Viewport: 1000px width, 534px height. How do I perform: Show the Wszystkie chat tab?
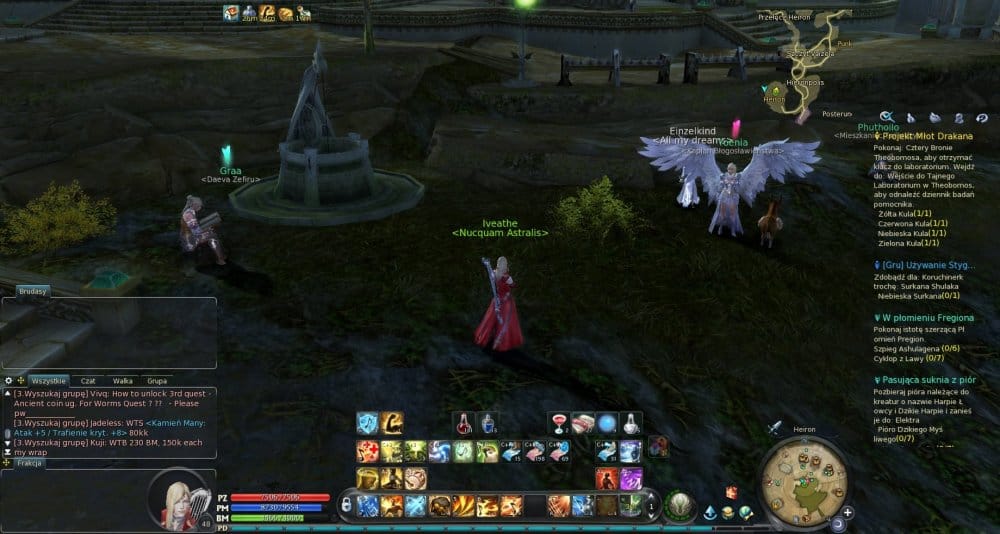point(48,381)
